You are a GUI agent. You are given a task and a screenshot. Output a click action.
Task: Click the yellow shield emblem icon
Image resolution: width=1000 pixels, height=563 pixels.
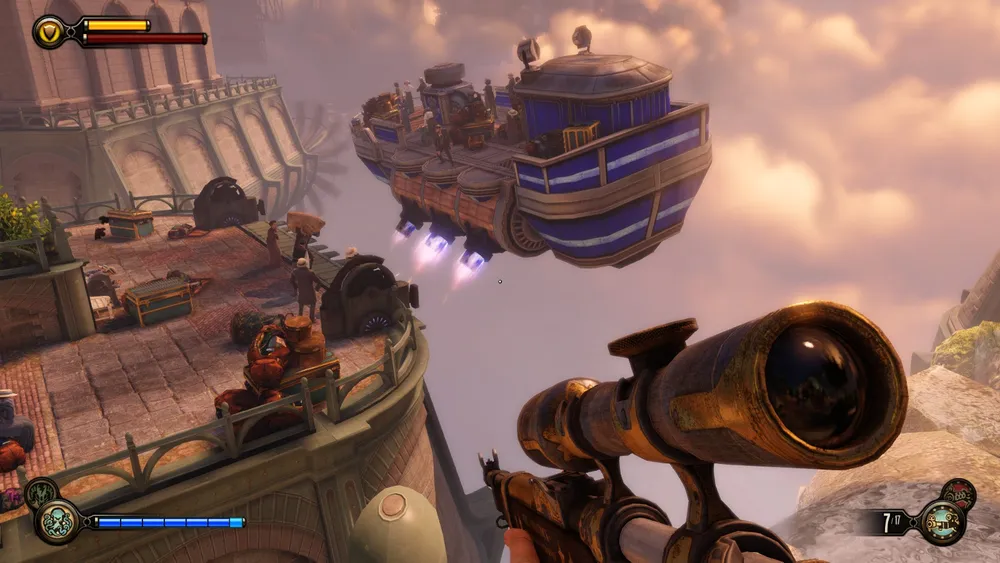click(50, 32)
